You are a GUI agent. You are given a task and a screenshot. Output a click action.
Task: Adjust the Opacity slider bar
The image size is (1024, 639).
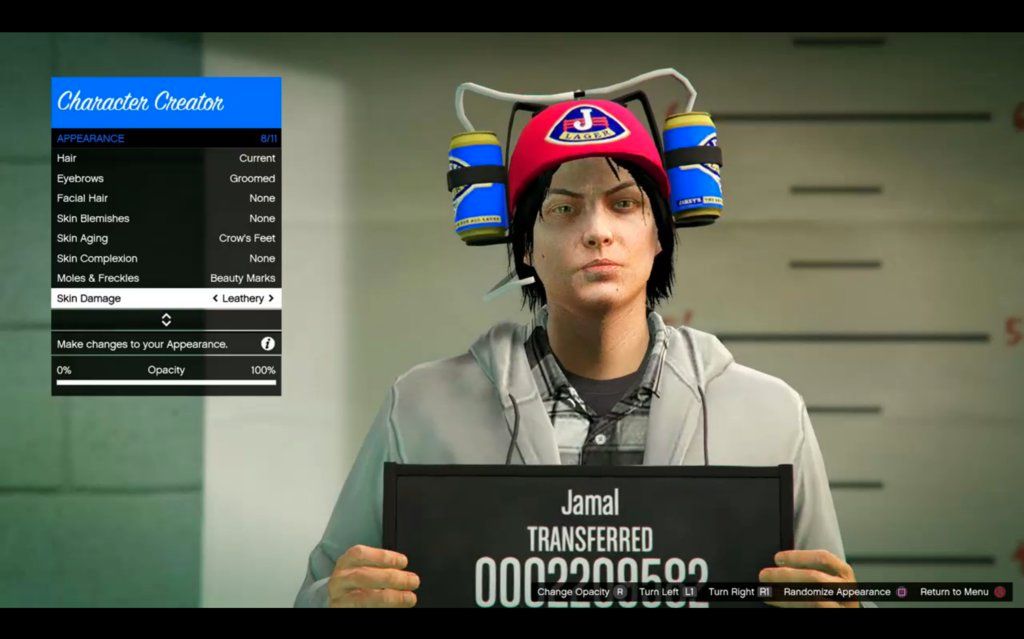coord(166,381)
